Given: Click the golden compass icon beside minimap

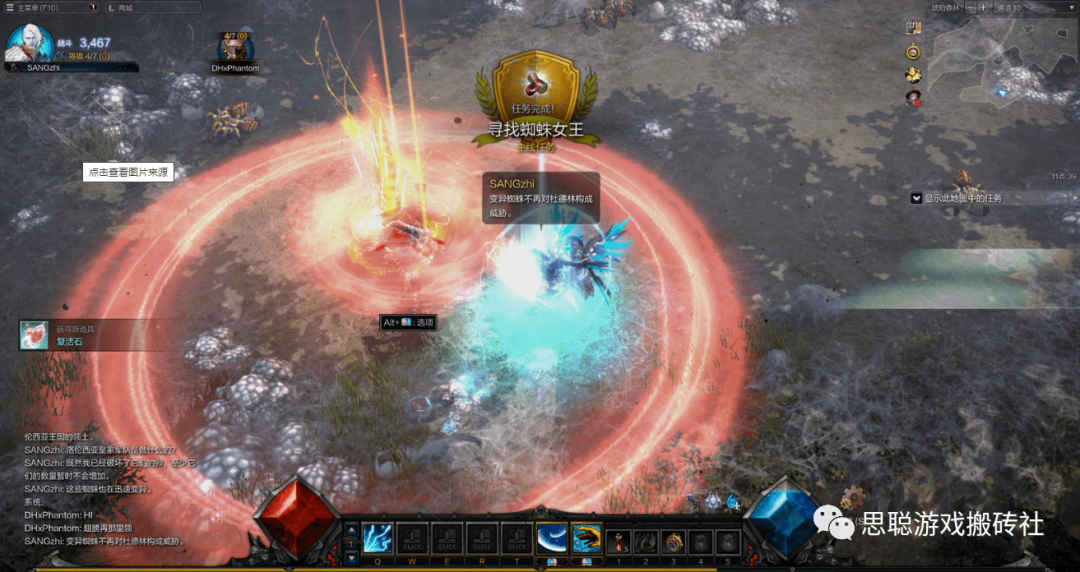Looking at the screenshot, I should [913, 51].
